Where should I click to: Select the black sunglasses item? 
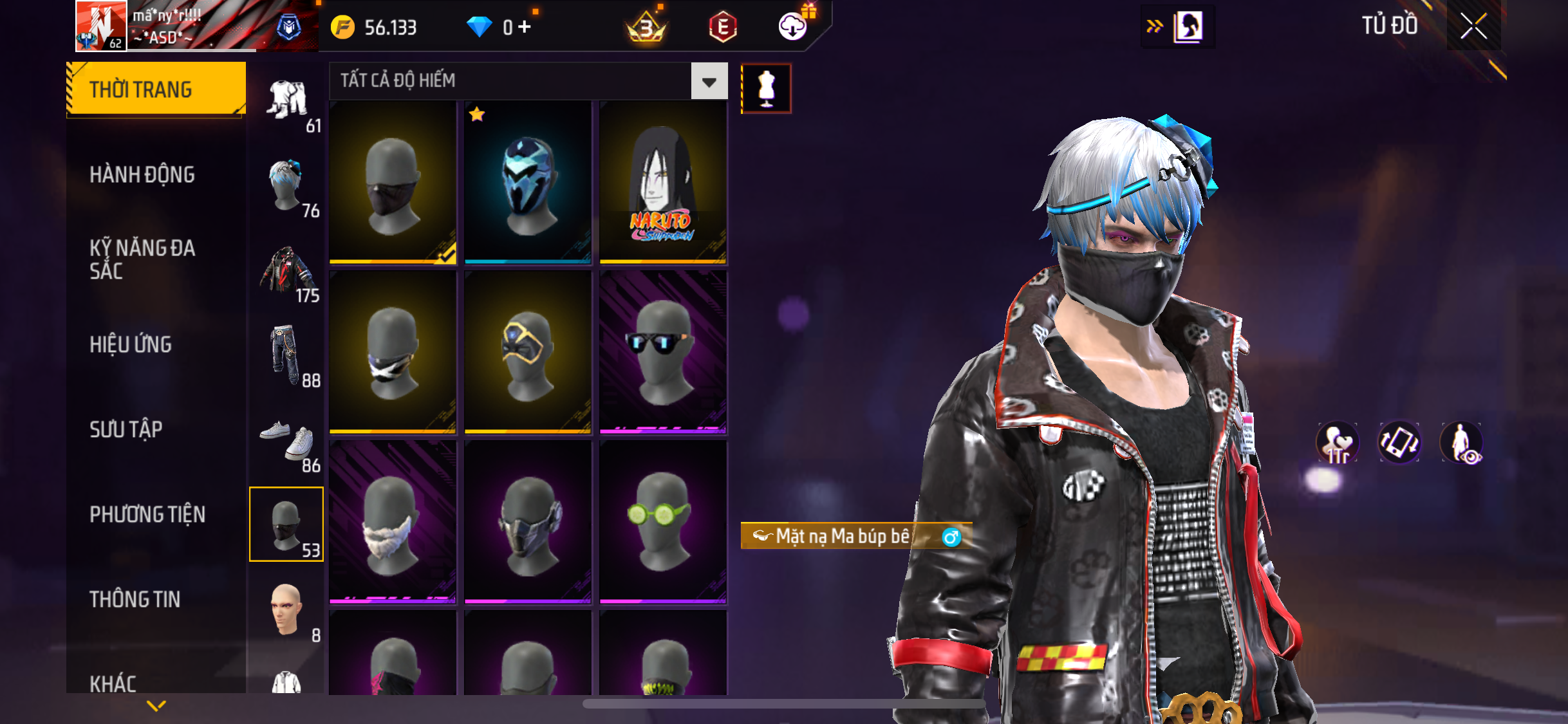662,352
